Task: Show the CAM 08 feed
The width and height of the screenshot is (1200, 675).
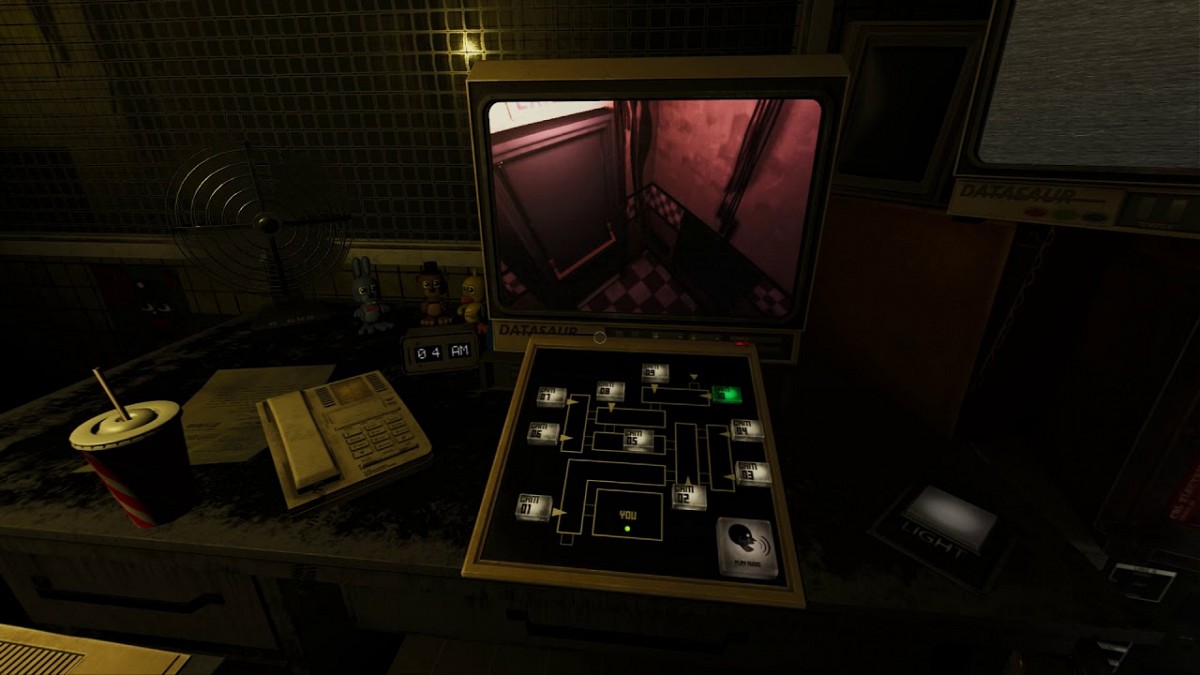Action: pos(610,391)
